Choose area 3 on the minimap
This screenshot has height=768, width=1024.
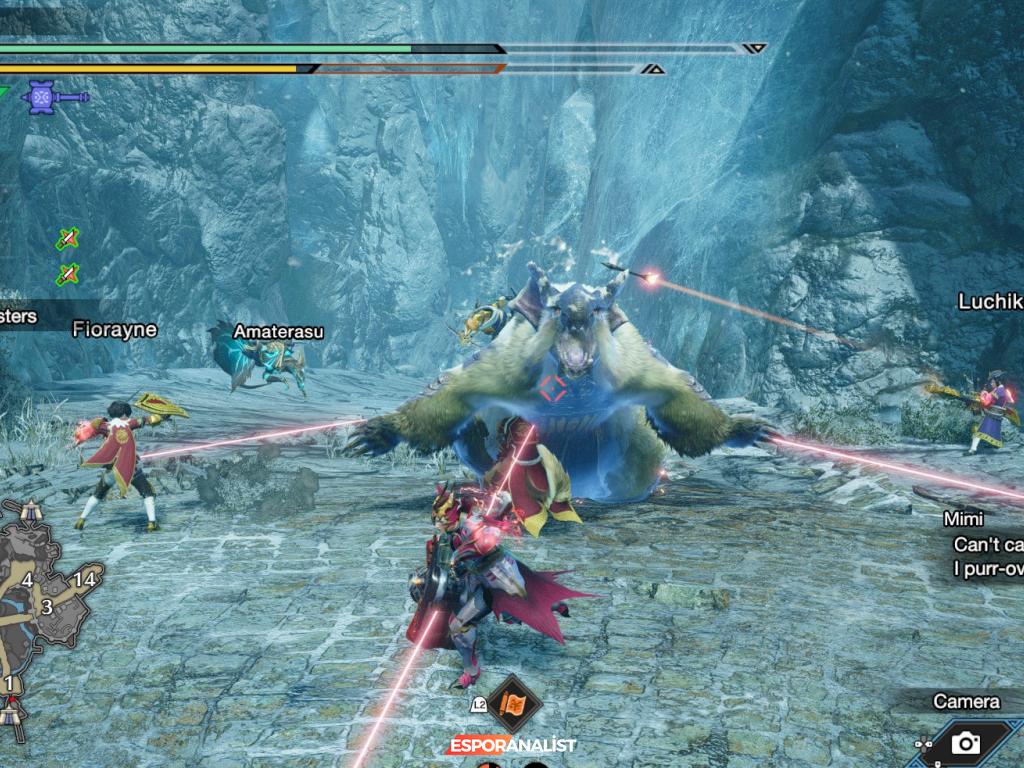46,607
